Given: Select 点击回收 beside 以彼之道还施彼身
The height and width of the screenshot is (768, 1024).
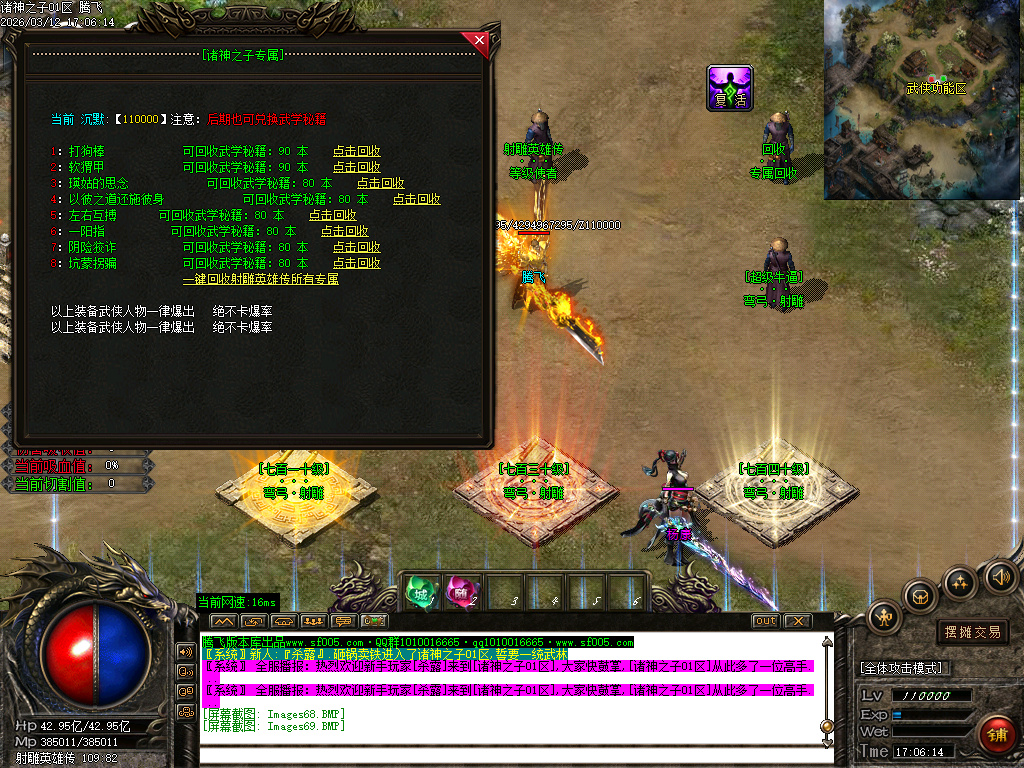Looking at the screenshot, I should pos(417,199).
